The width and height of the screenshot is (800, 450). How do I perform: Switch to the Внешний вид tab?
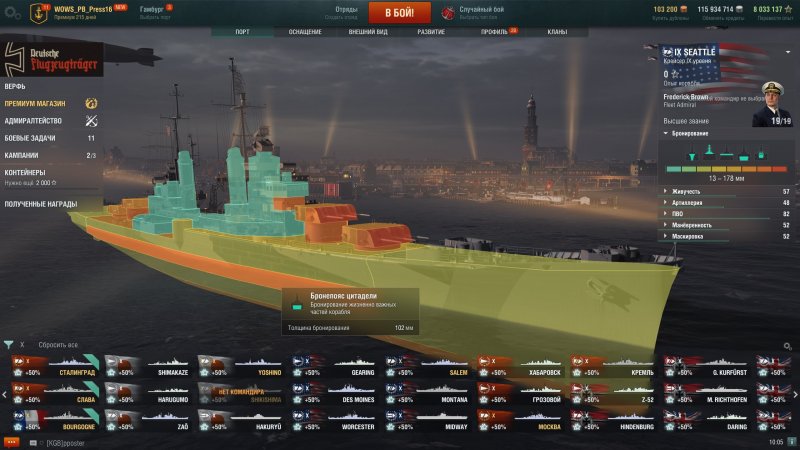pyautogui.click(x=368, y=32)
